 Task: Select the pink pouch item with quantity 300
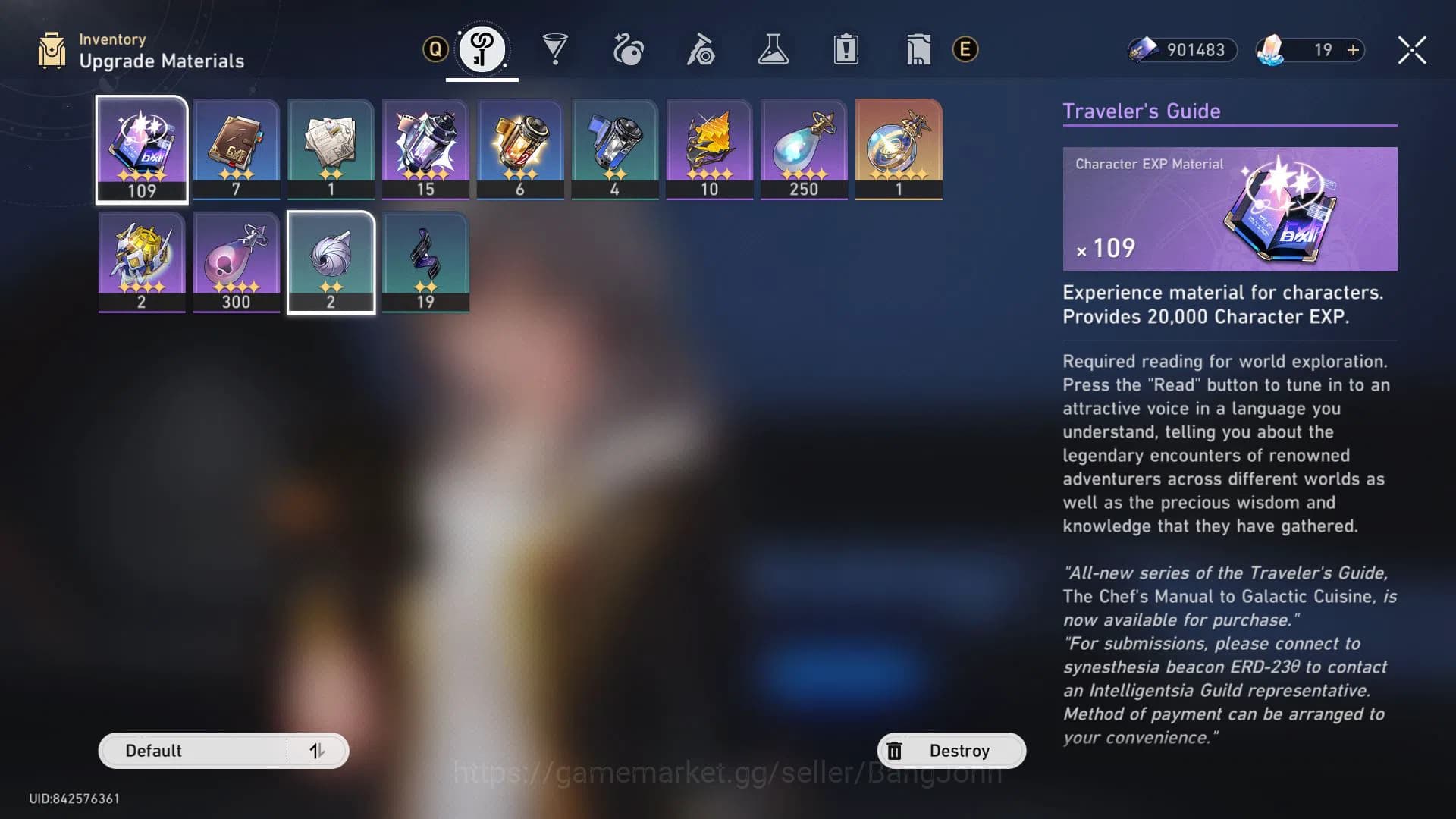coord(237,262)
